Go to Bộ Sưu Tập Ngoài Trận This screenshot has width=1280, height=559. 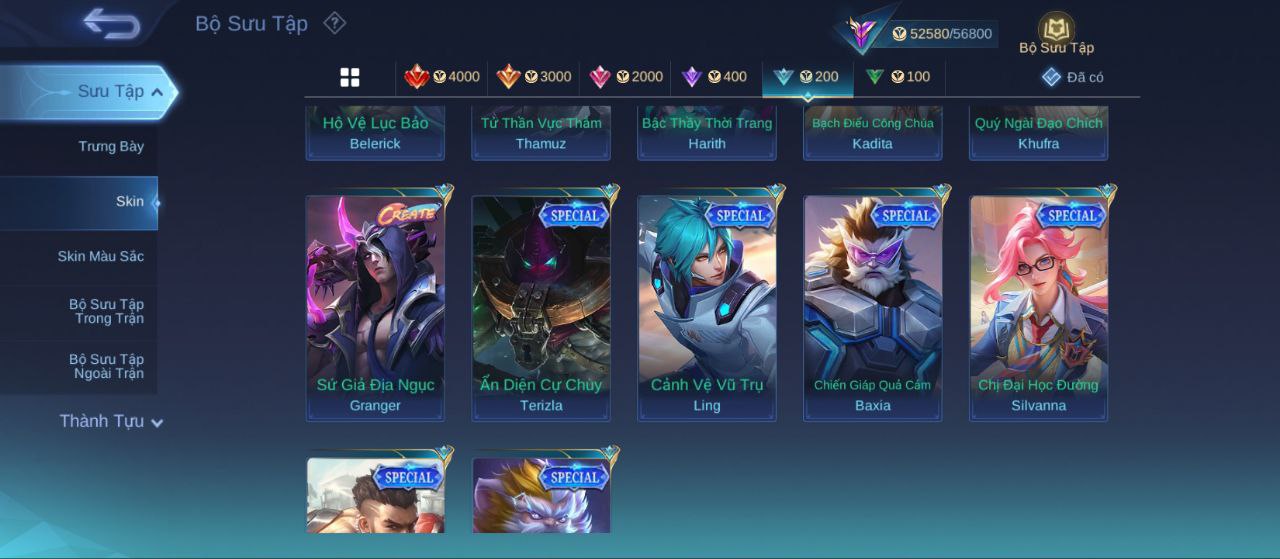click(x=106, y=367)
